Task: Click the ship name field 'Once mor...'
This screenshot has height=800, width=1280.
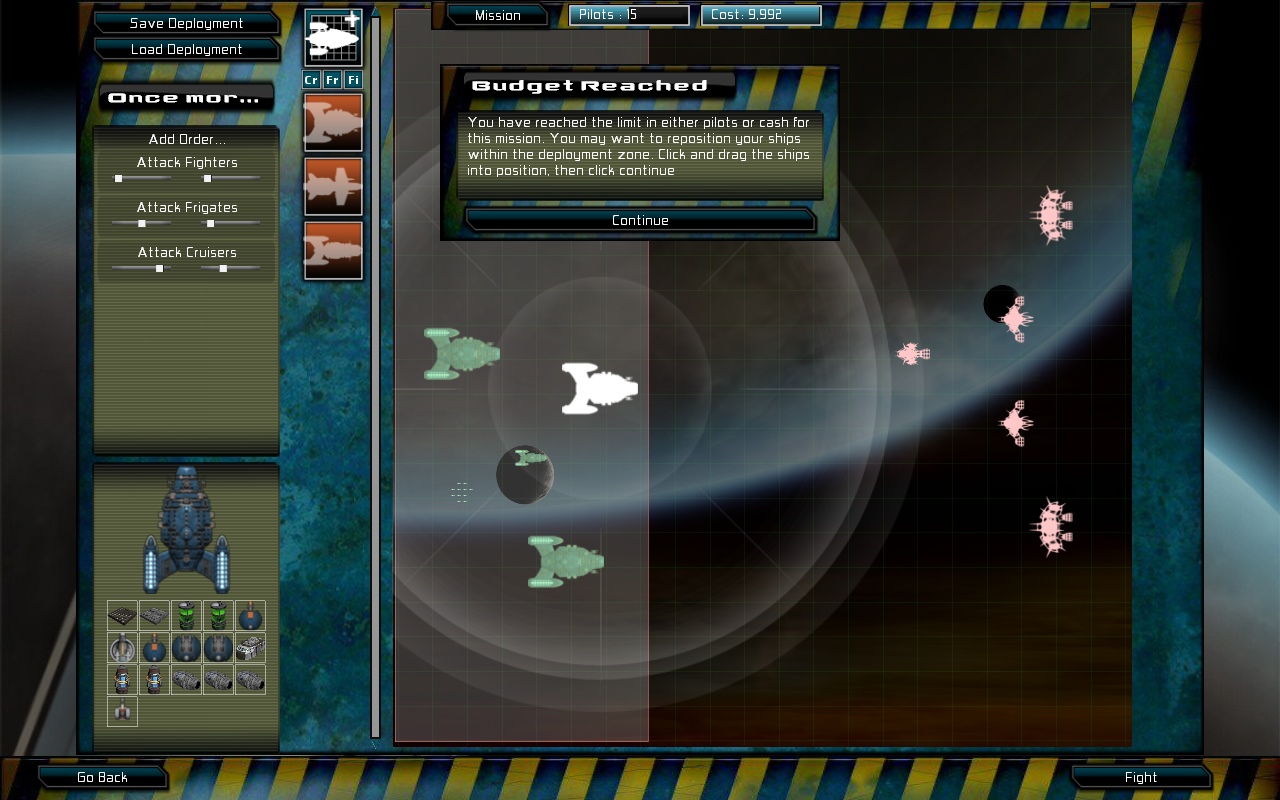Action: point(187,97)
